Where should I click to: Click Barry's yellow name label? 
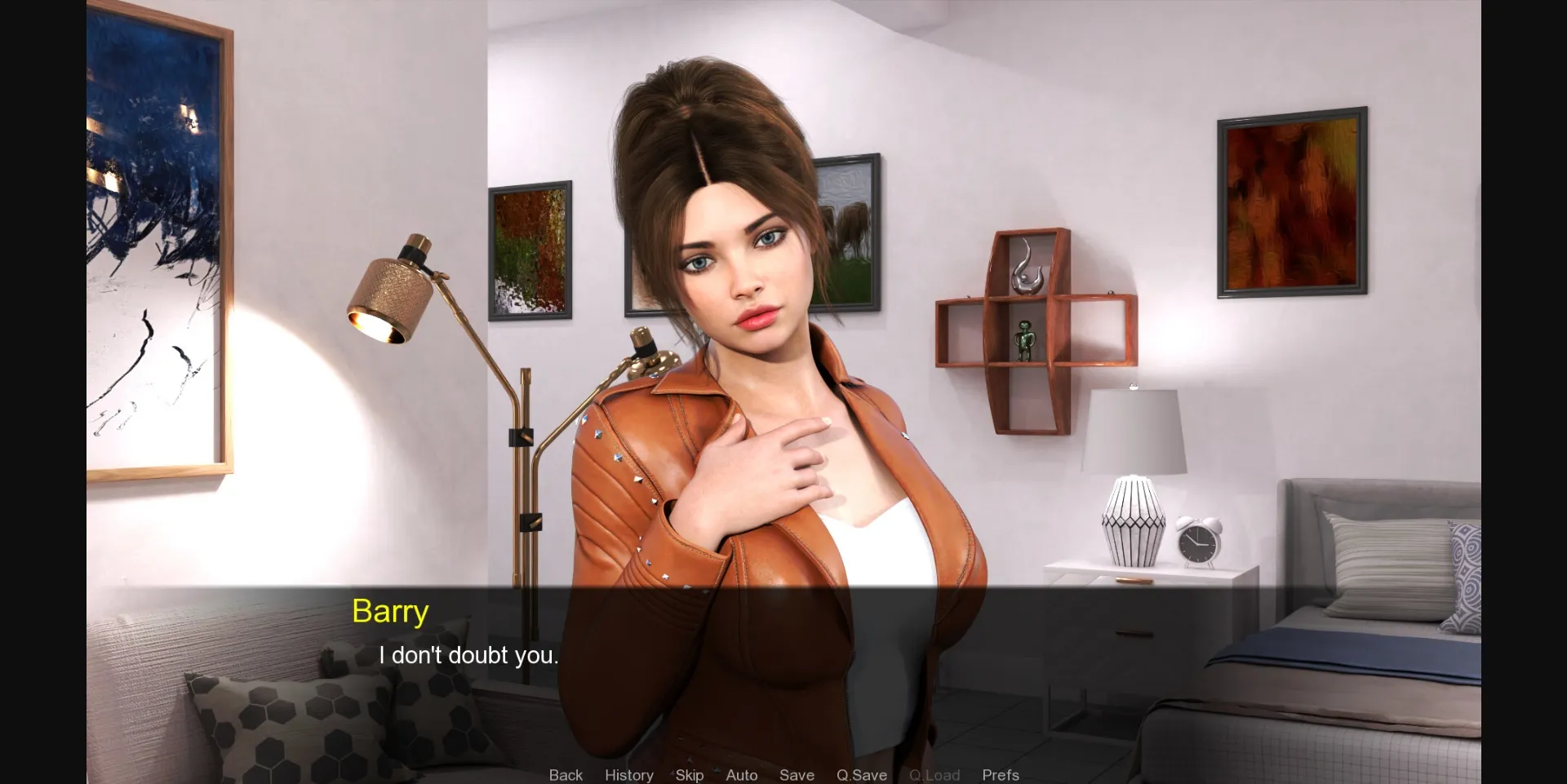coord(390,611)
